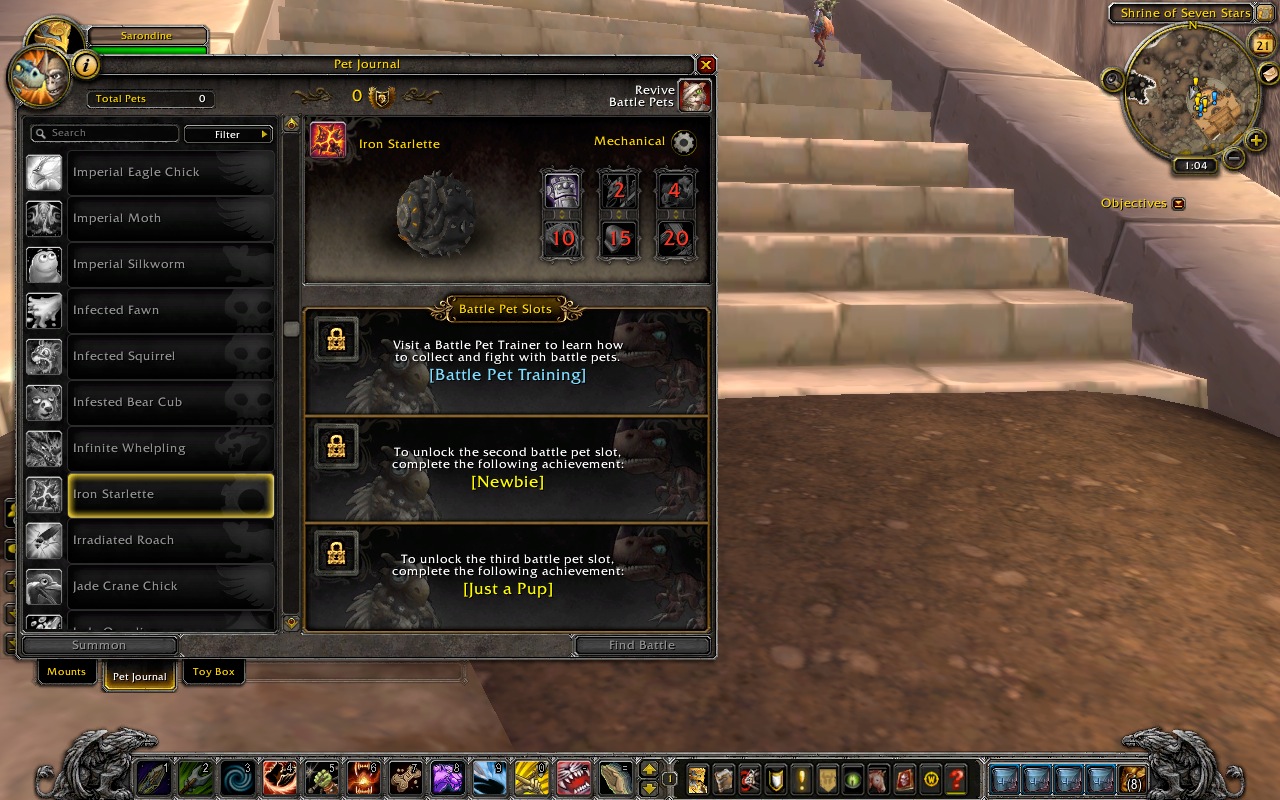
Task: Use the Revive Battle Pets icon
Action: (x=694, y=96)
